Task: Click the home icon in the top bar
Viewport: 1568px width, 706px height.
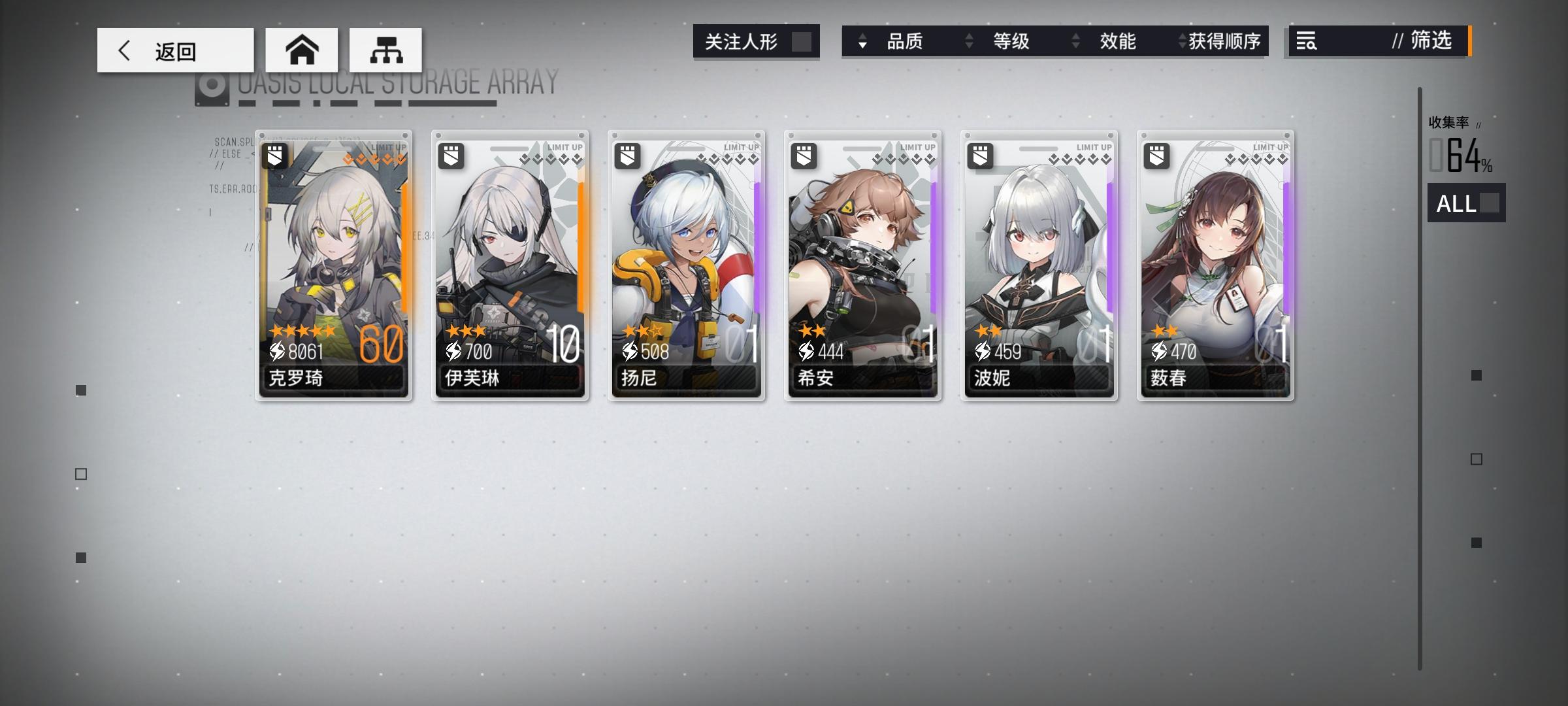Action: point(302,49)
